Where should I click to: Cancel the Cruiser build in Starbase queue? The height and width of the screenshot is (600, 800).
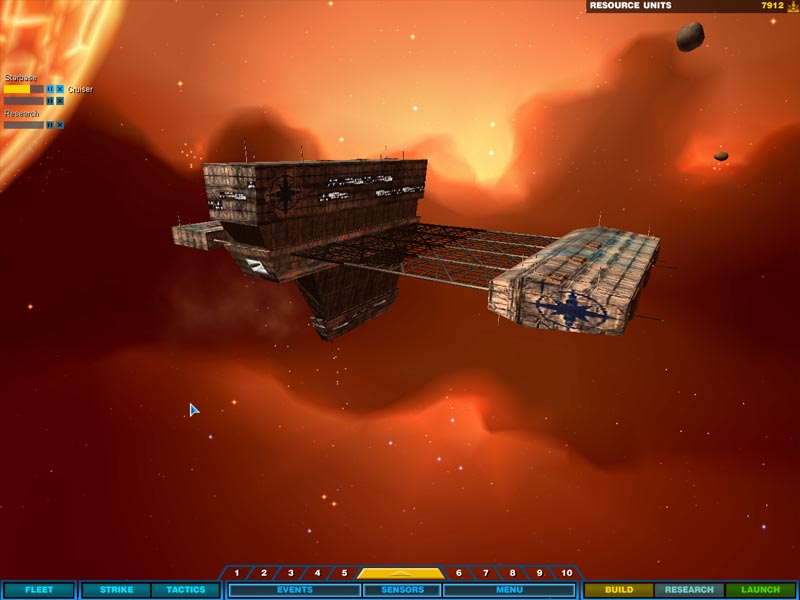(60, 89)
